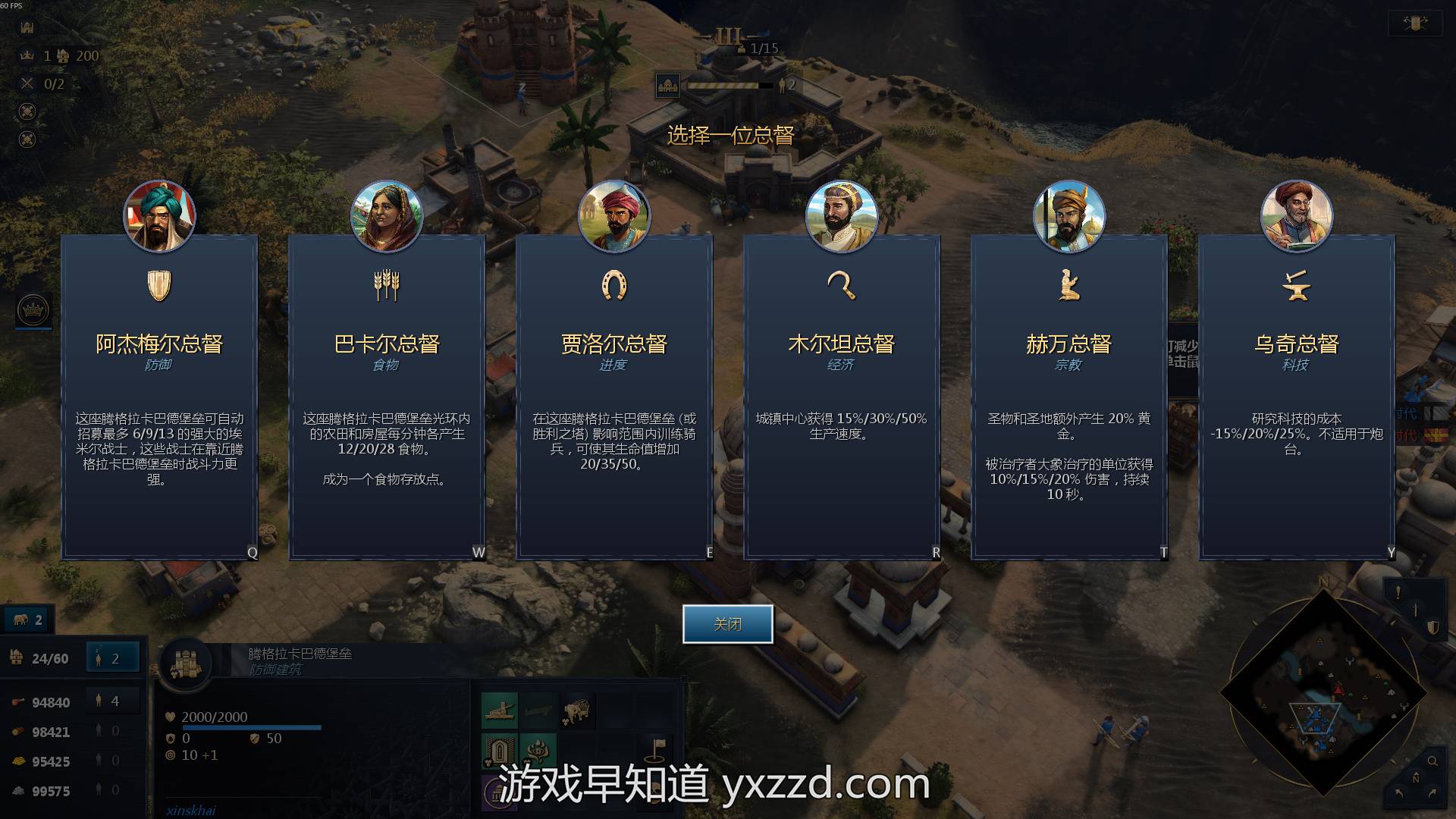
Task: Reset camera to north with the N button
Action: click(1415, 779)
